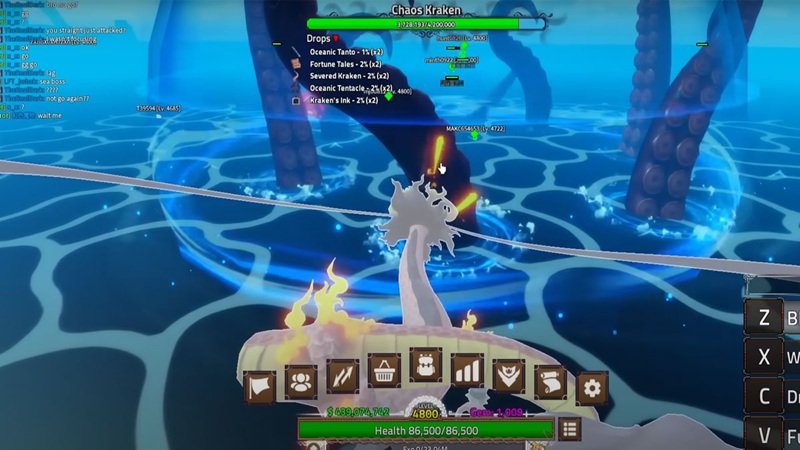Open the stats bars menu
Image resolution: width=800 pixels, height=450 pixels.
click(468, 373)
